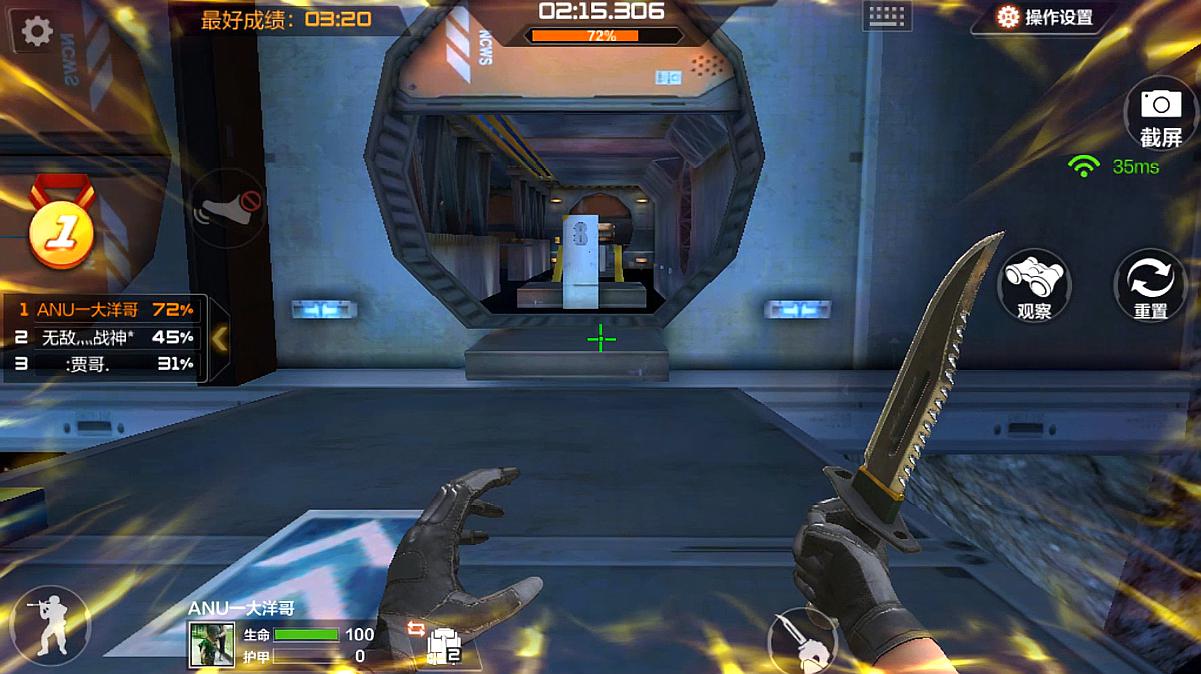Tap the soldier stance icon
The height and width of the screenshot is (674, 1201).
[x=48, y=626]
